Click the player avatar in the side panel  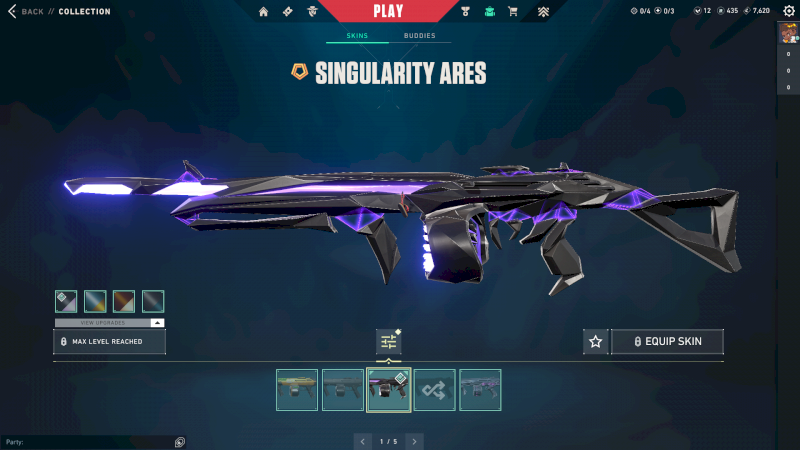pyautogui.click(x=788, y=33)
